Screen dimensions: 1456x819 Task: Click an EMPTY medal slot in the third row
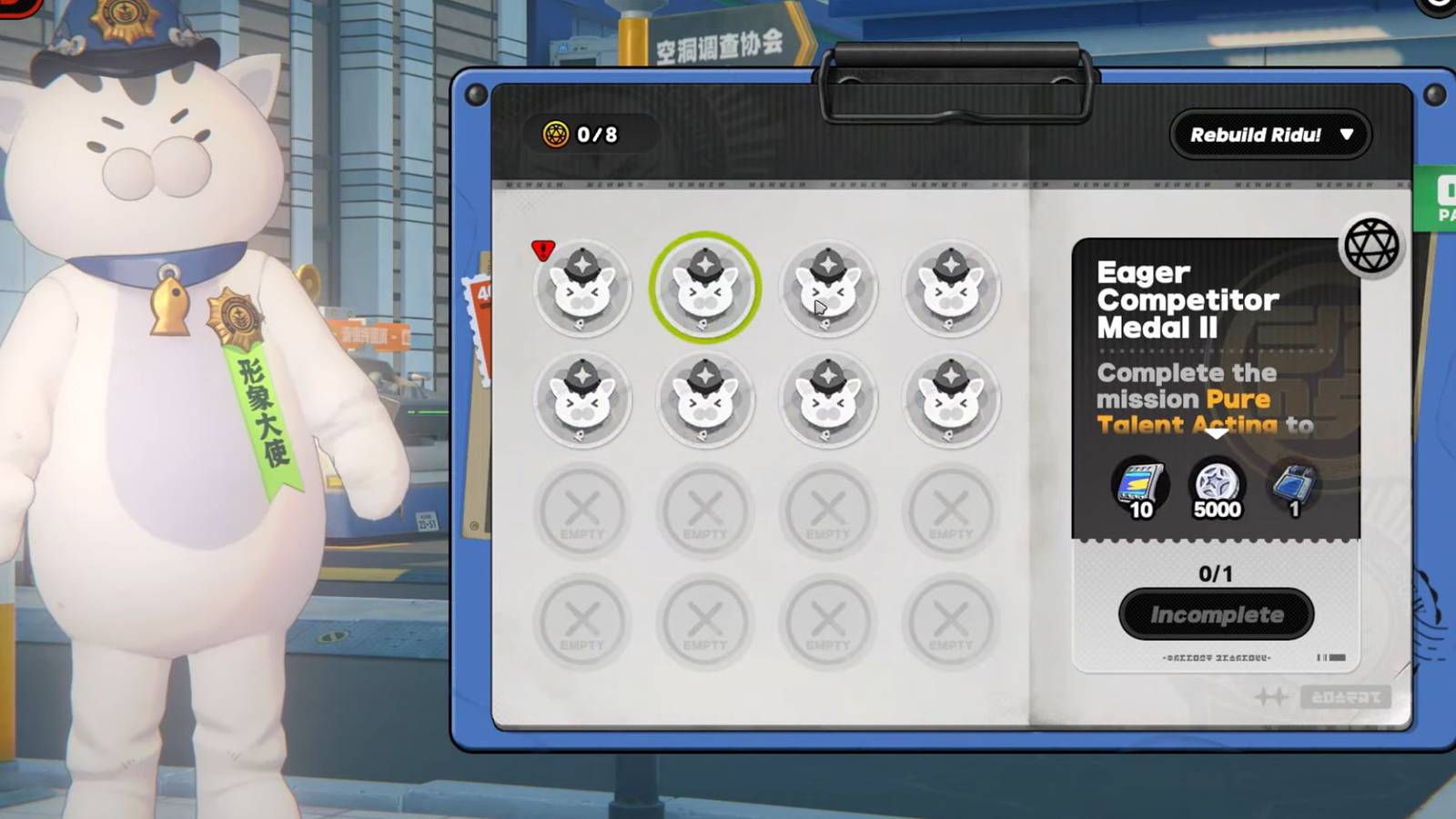click(x=582, y=511)
